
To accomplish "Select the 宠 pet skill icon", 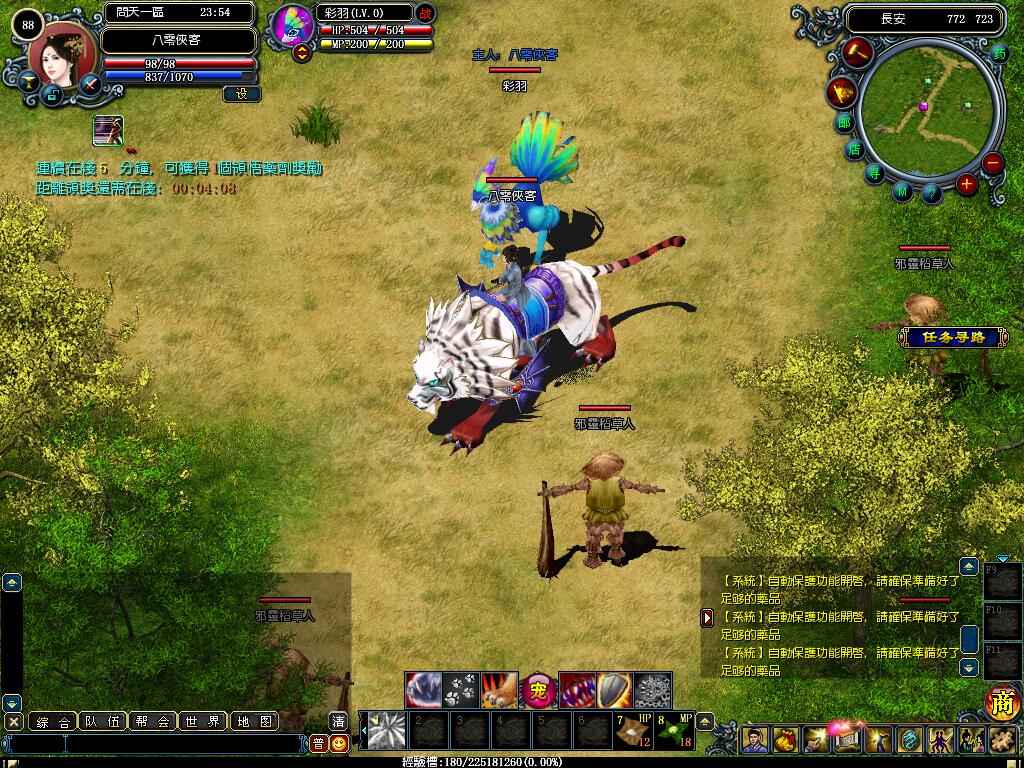I will coord(538,689).
